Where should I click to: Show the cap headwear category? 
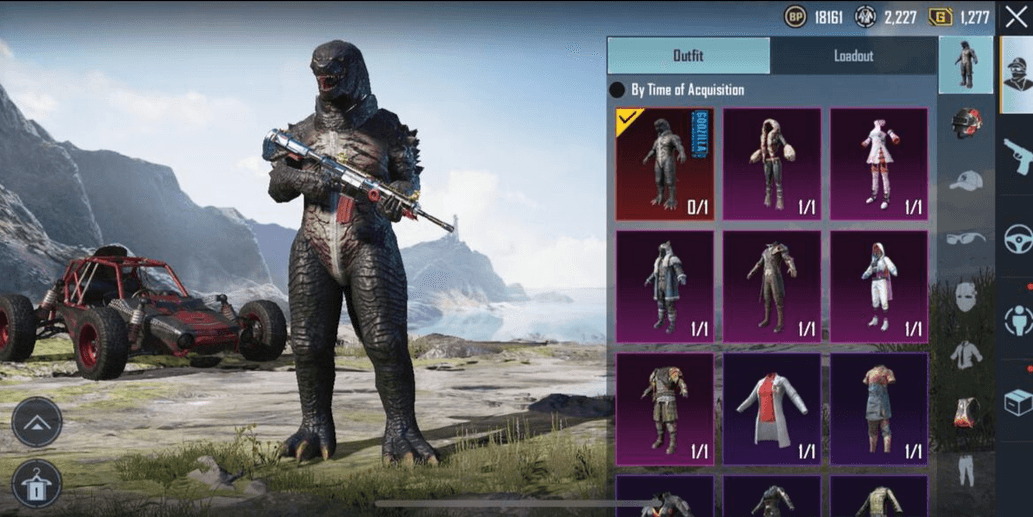coord(965,181)
